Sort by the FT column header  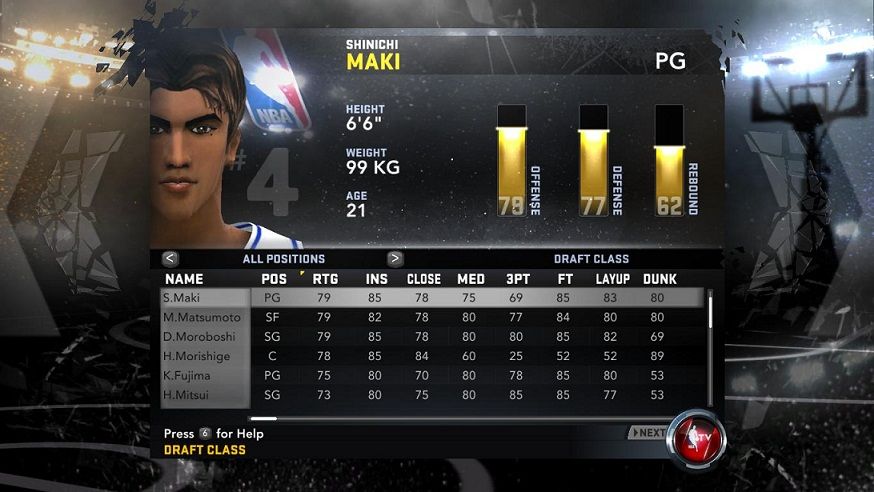click(x=566, y=279)
